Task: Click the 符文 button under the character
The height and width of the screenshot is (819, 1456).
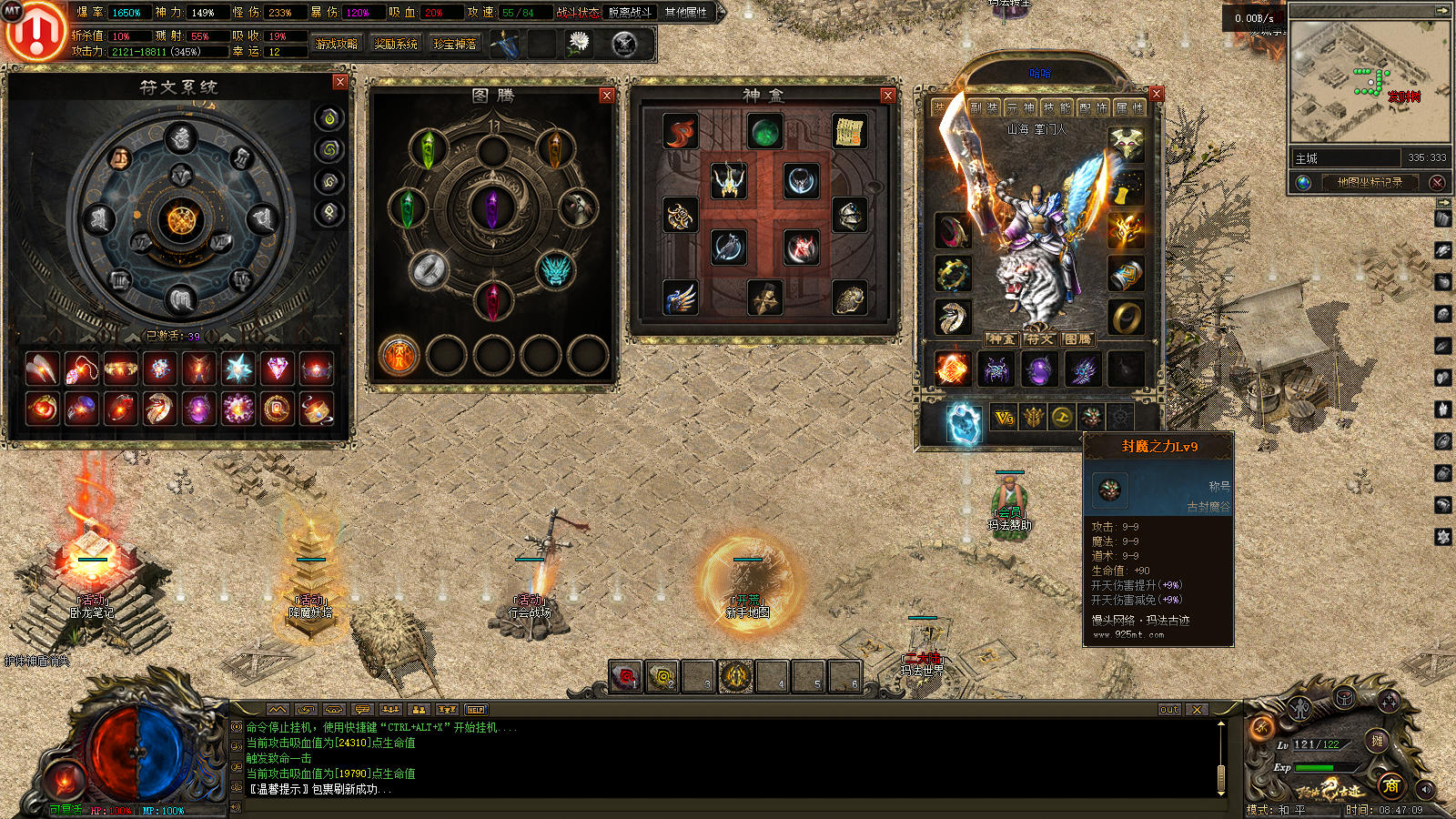Action: [x=1039, y=339]
